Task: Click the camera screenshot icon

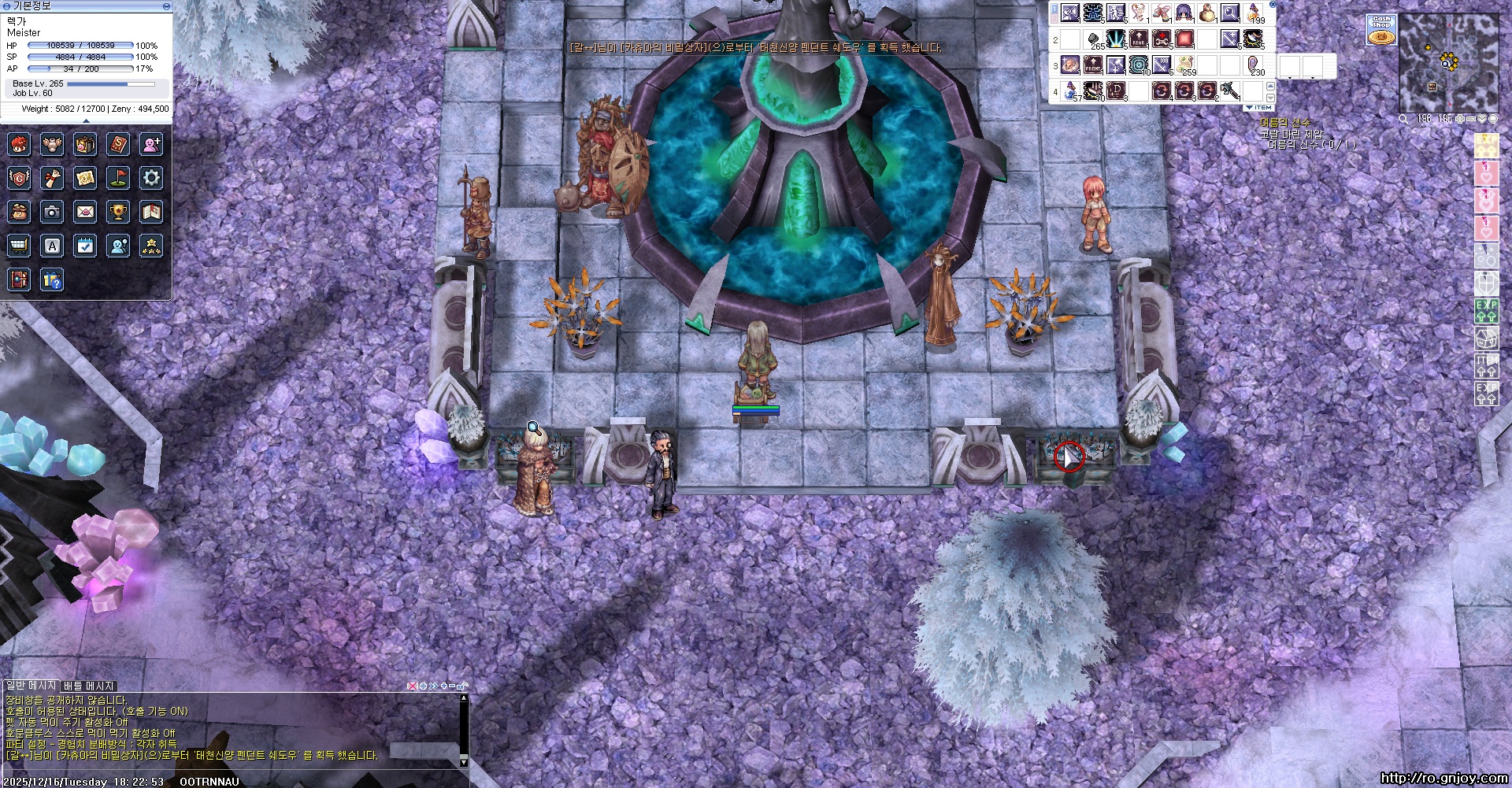Action: tap(53, 212)
